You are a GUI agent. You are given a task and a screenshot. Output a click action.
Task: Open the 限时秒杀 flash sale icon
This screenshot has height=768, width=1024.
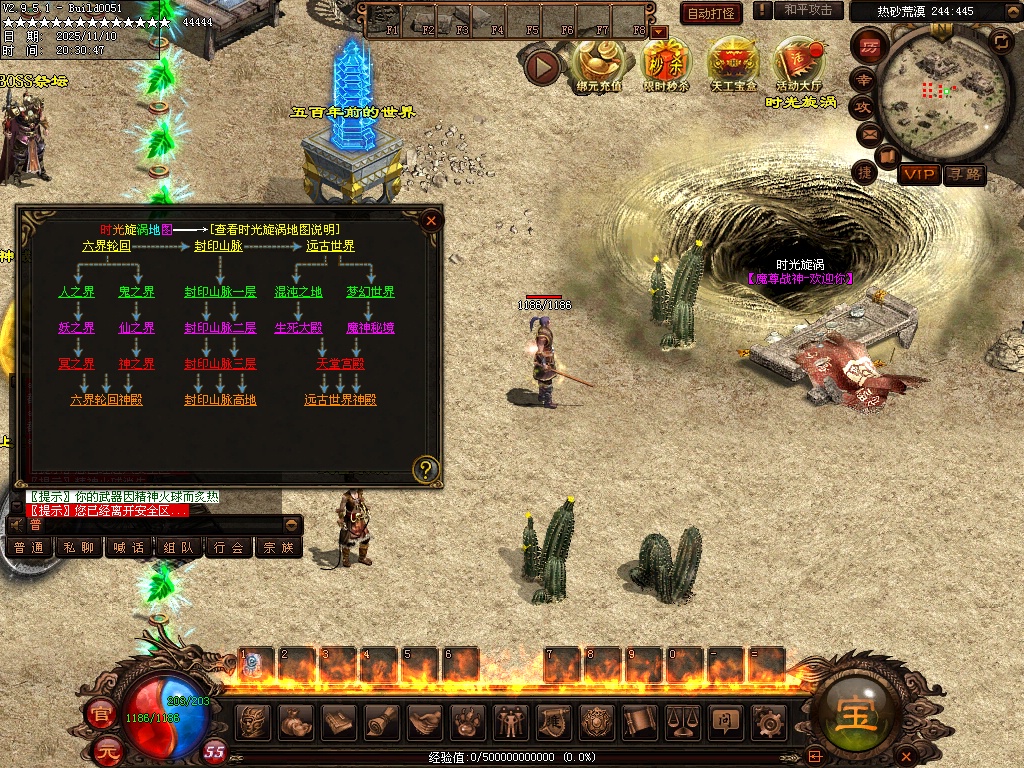665,61
